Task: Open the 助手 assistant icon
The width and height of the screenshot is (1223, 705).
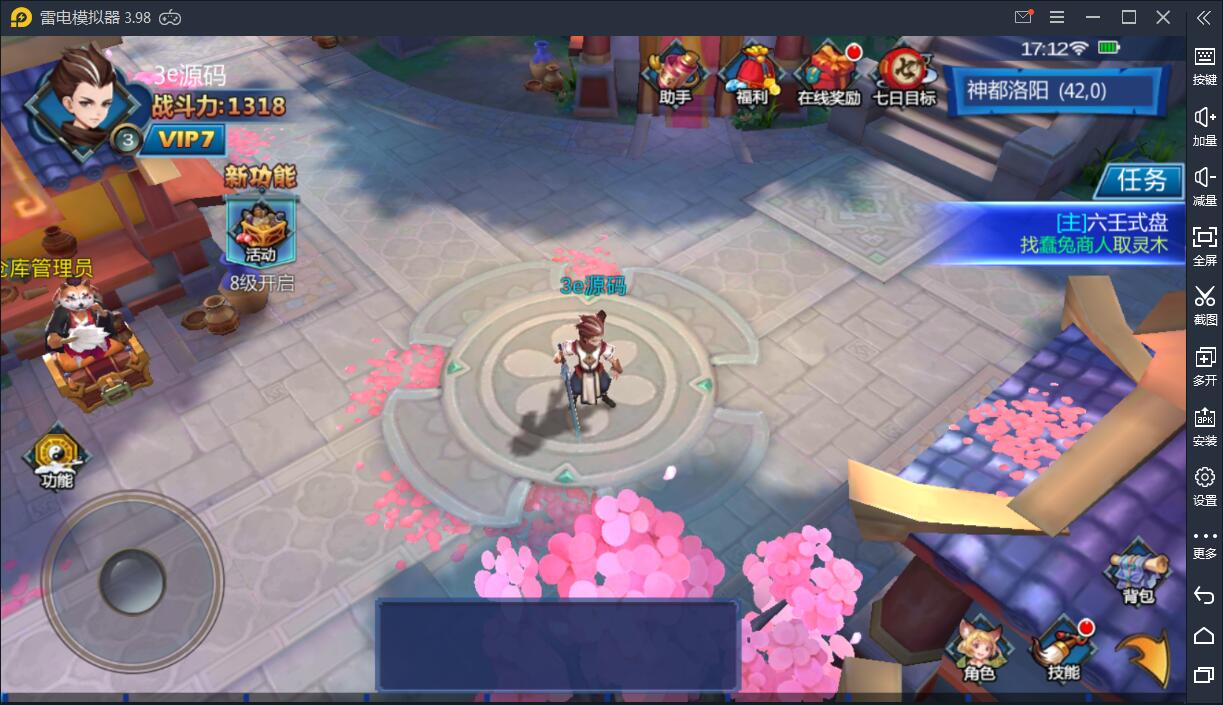Action: point(675,74)
